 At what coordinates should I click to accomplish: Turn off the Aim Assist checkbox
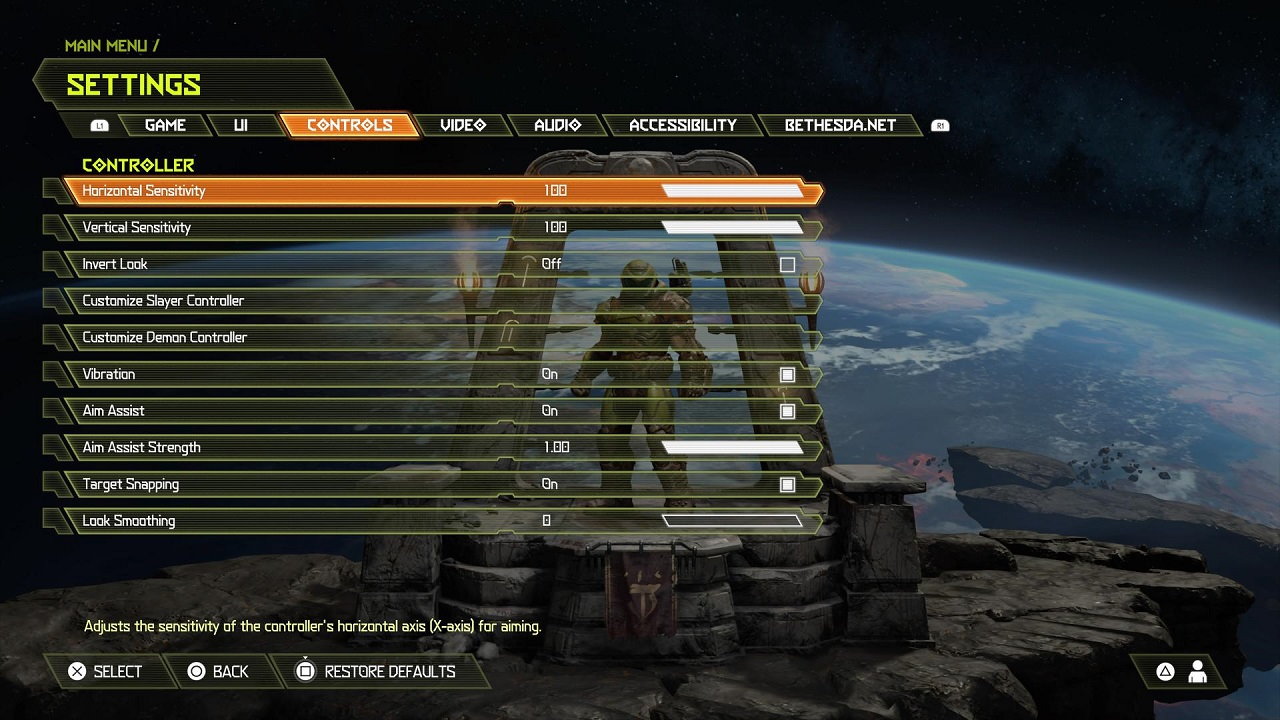point(787,411)
